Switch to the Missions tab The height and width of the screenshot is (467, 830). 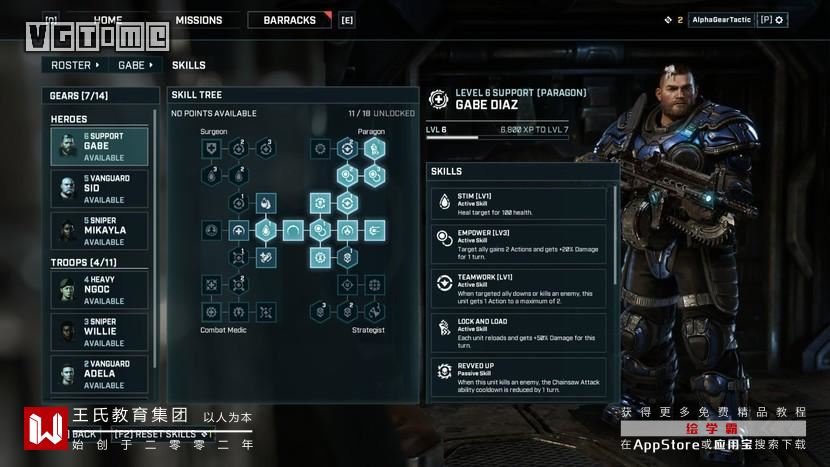pos(199,20)
